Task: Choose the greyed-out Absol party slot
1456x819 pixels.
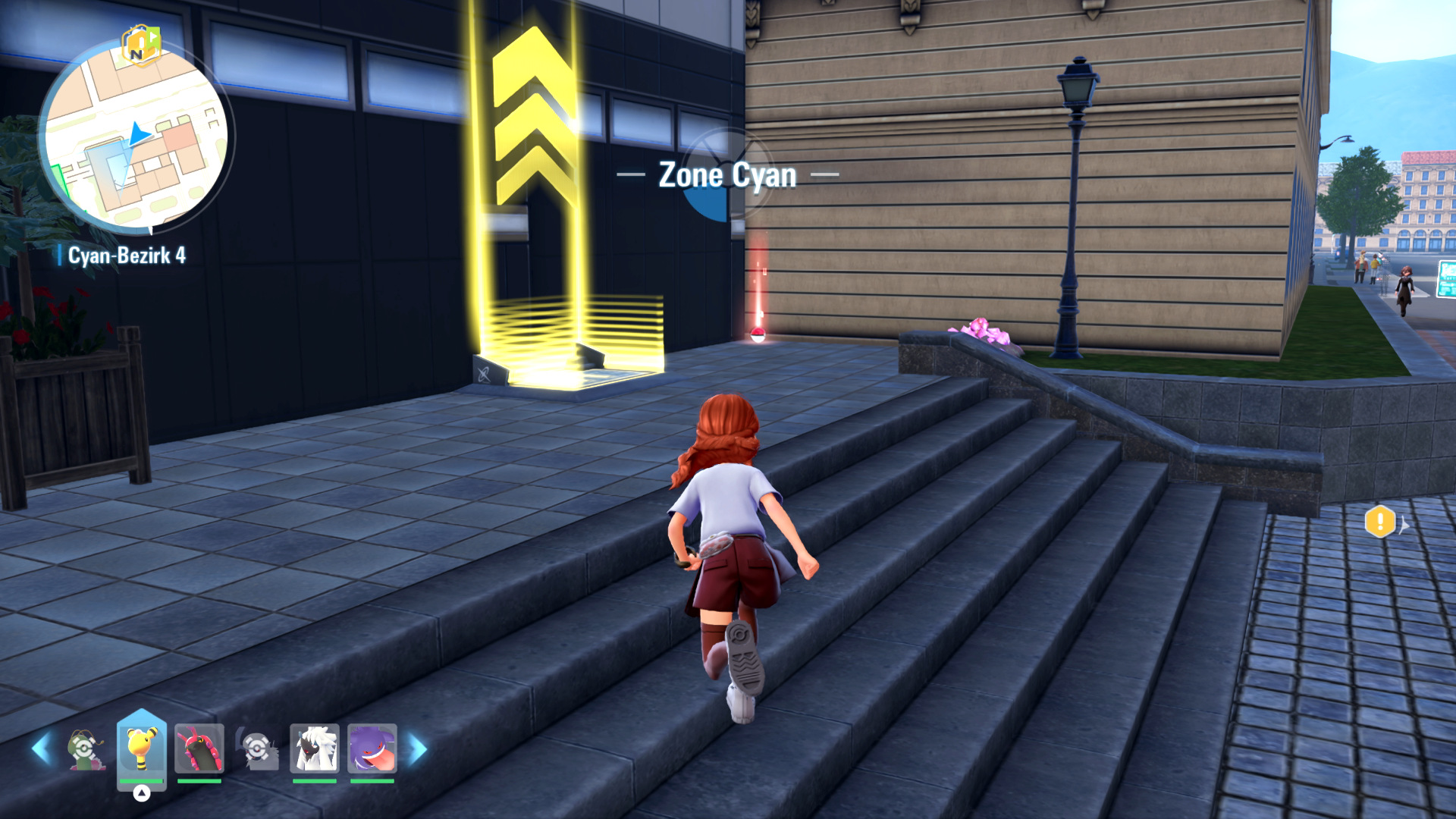Action: click(258, 749)
